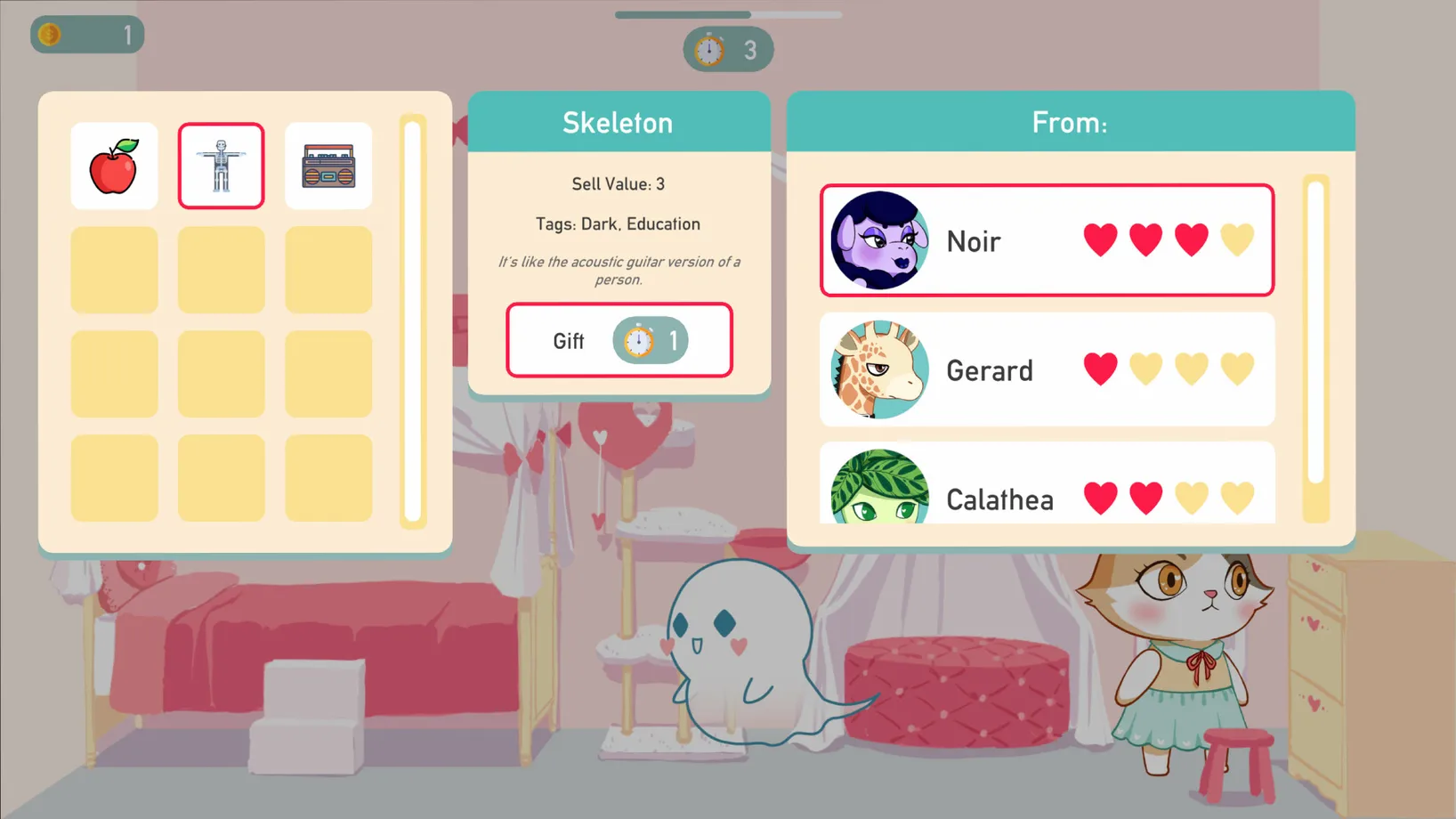This screenshot has width=1456, height=819.
Task: Select the apple inventory slot
Action: click(x=114, y=166)
